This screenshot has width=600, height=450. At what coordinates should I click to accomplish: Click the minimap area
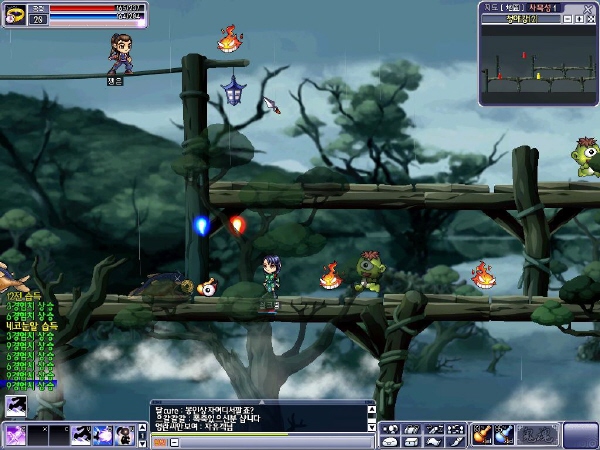click(537, 67)
